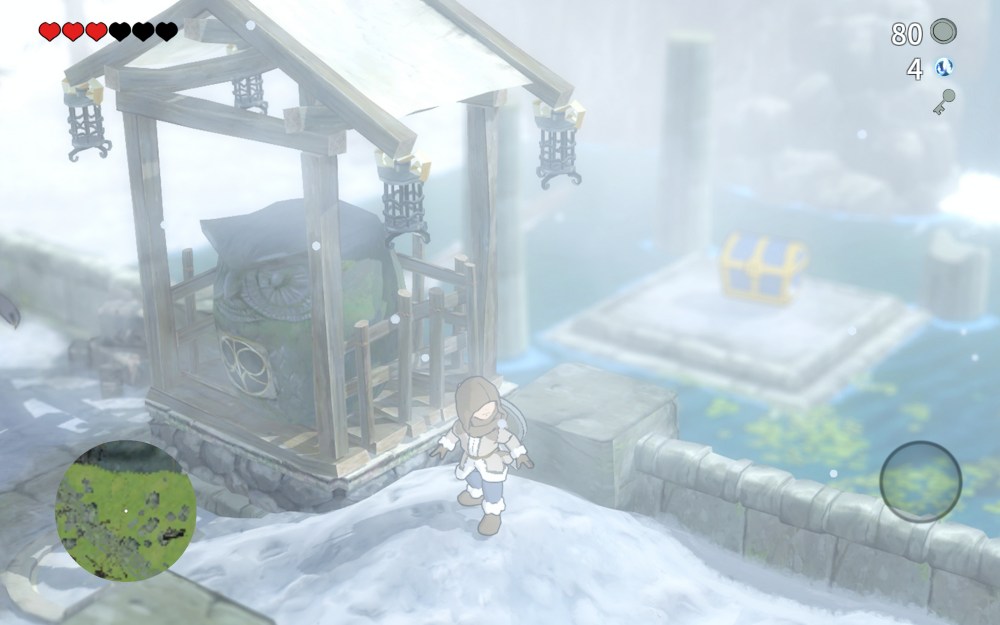Click the gray coin icon
The width and height of the screenshot is (1000, 625).
[x=942, y=33]
